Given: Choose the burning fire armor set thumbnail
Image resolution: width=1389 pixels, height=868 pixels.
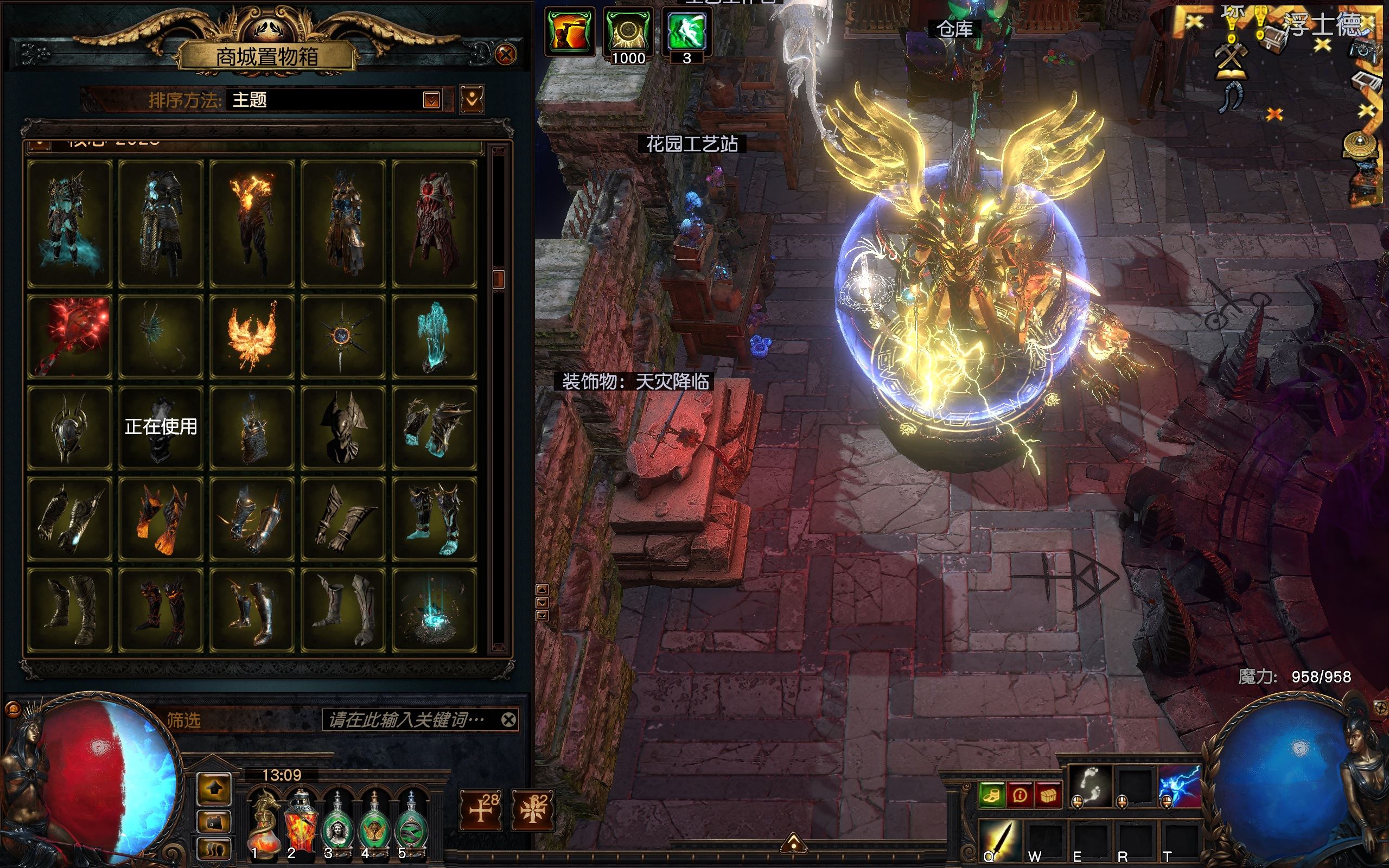Looking at the screenshot, I should pos(251,224).
